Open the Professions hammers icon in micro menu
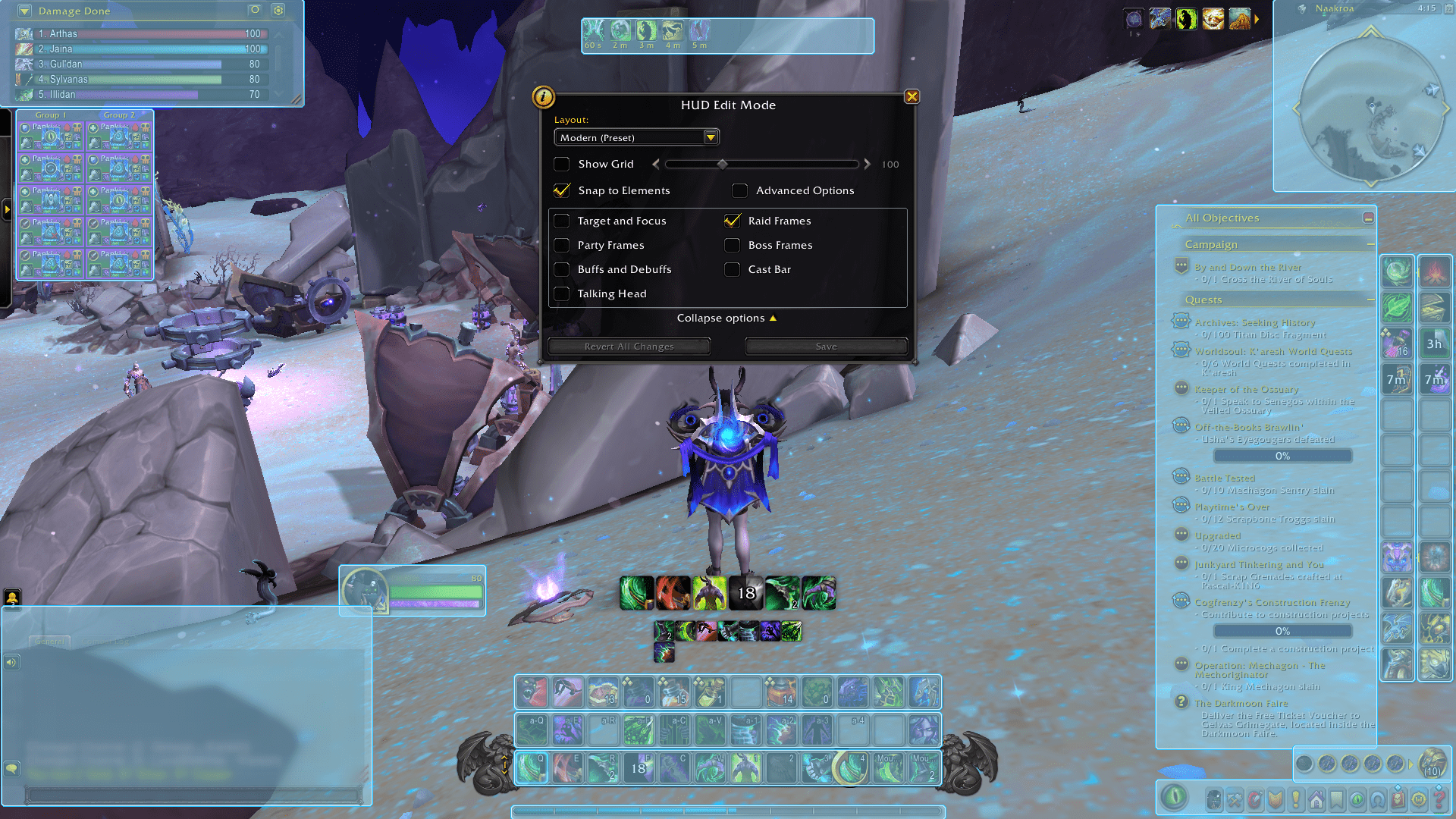The width and height of the screenshot is (1456, 819). (1233, 799)
